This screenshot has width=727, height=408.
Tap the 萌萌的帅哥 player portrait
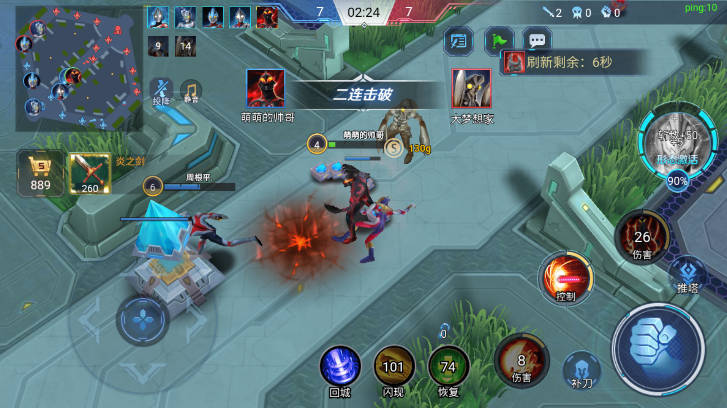265,88
